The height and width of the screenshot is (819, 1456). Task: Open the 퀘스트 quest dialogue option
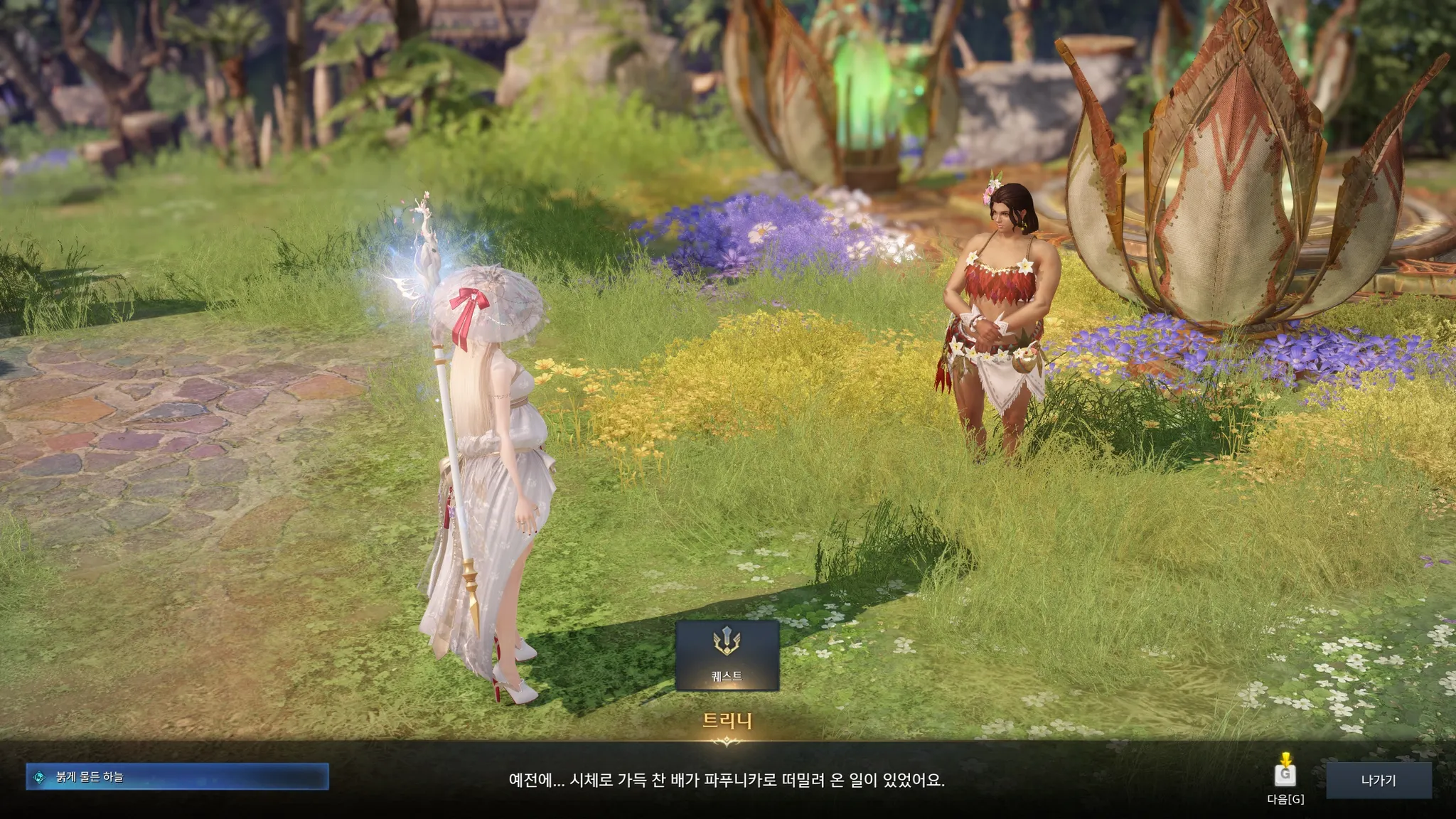point(727,655)
